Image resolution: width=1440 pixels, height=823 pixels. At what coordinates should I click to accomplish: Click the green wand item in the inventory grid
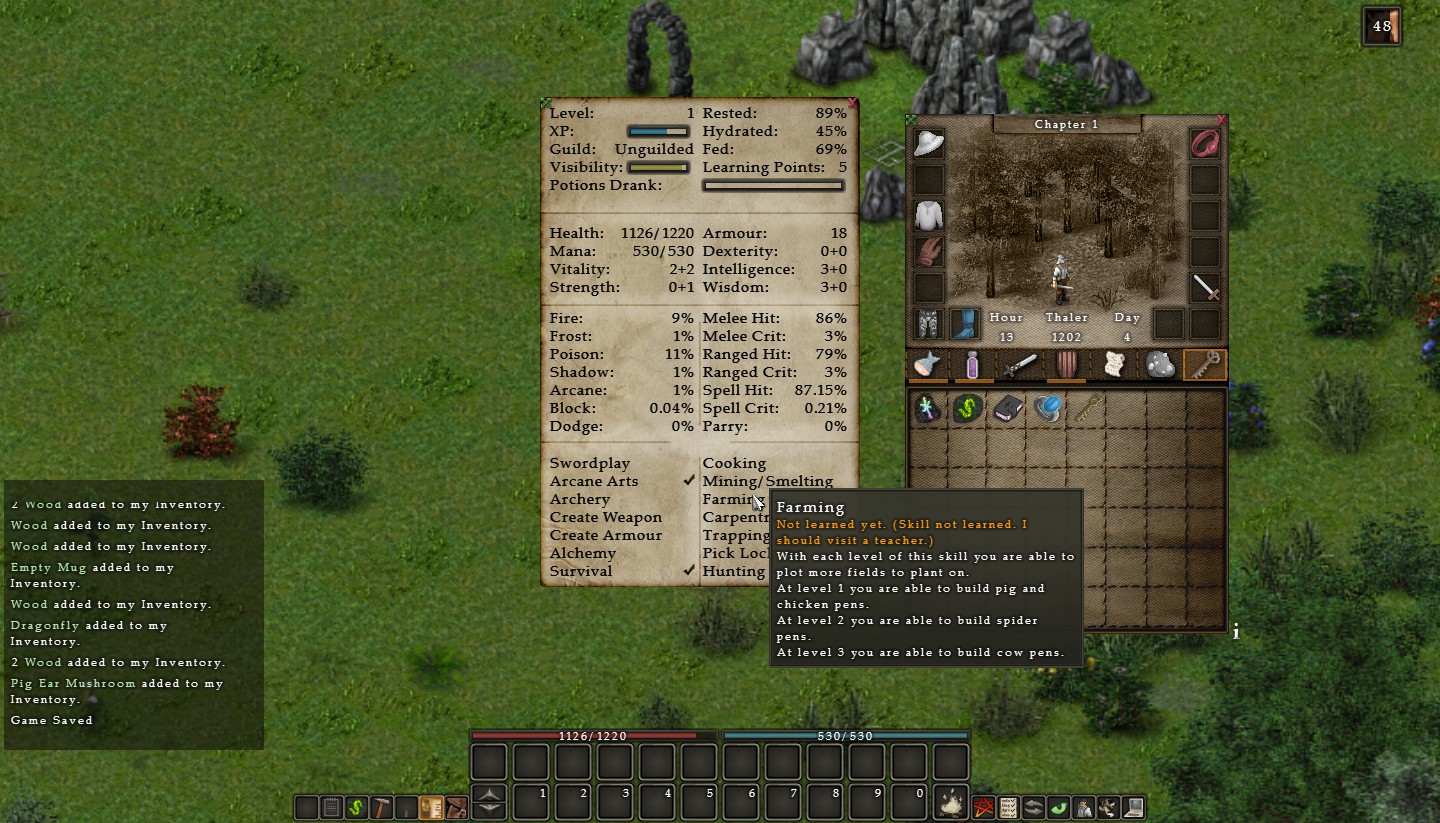967,408
